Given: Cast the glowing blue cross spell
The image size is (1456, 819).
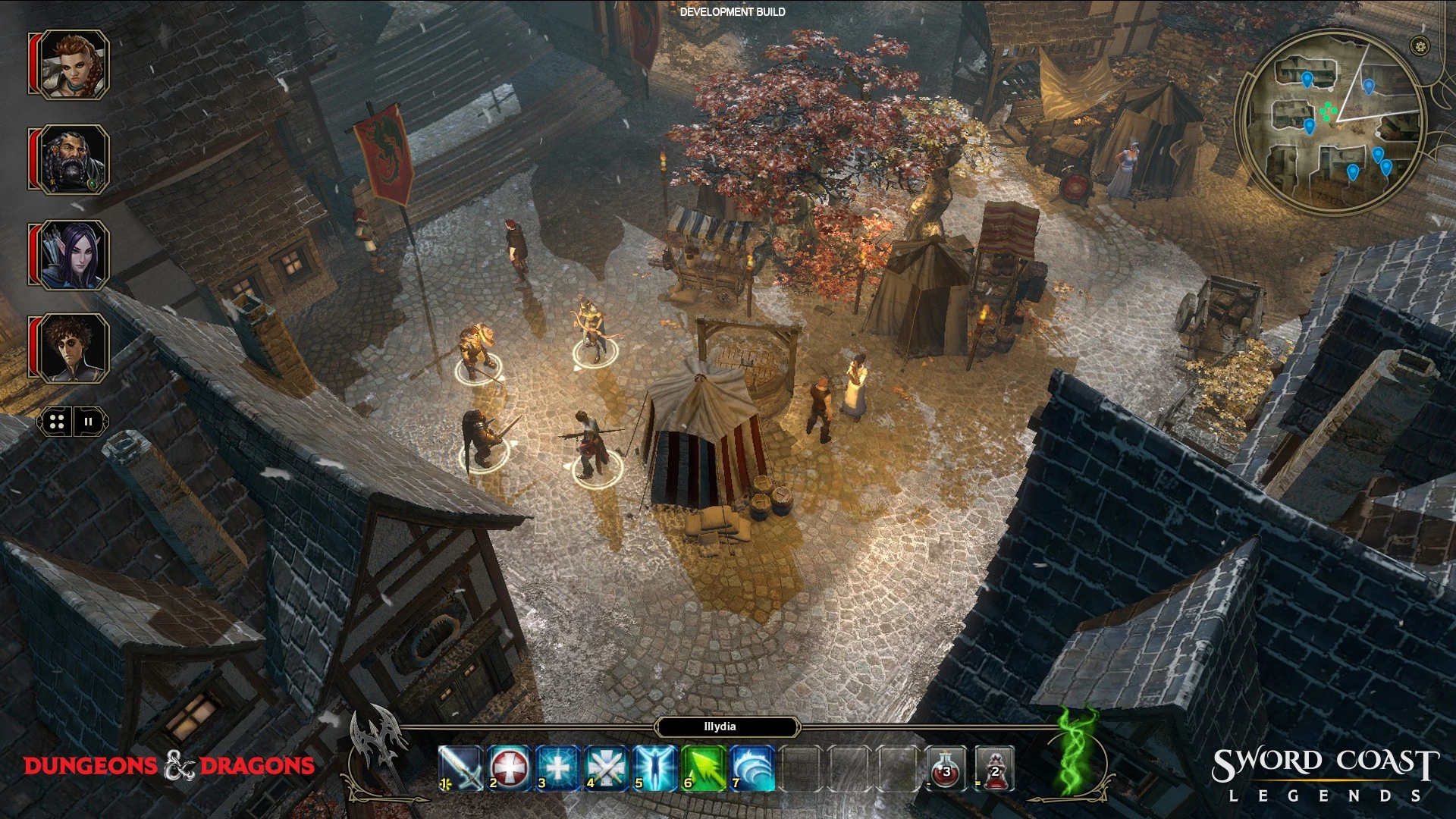Looking at the screenshot, I should click(x=558, y=768).
